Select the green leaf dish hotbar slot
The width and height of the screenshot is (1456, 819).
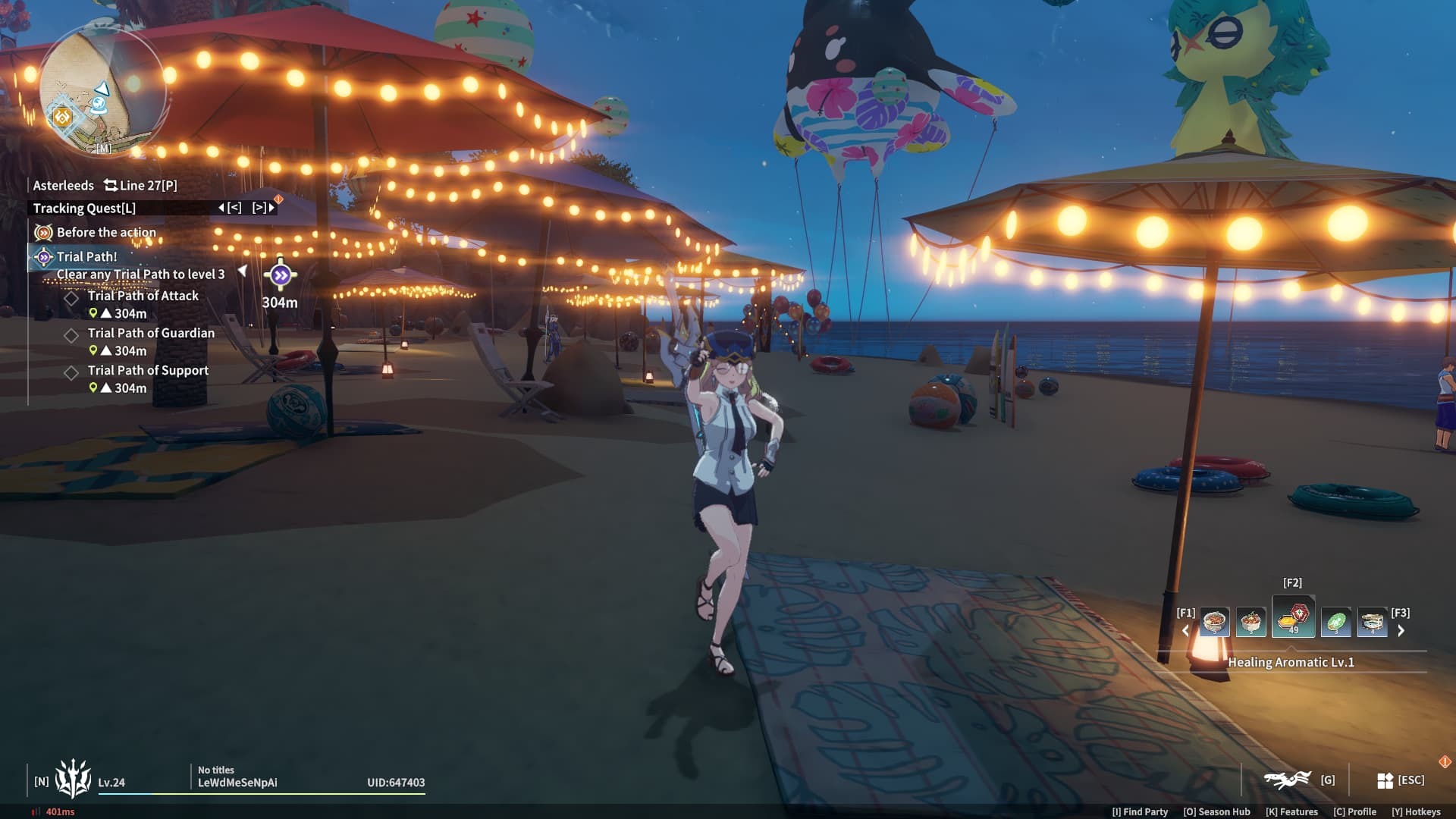point(1335,623)
